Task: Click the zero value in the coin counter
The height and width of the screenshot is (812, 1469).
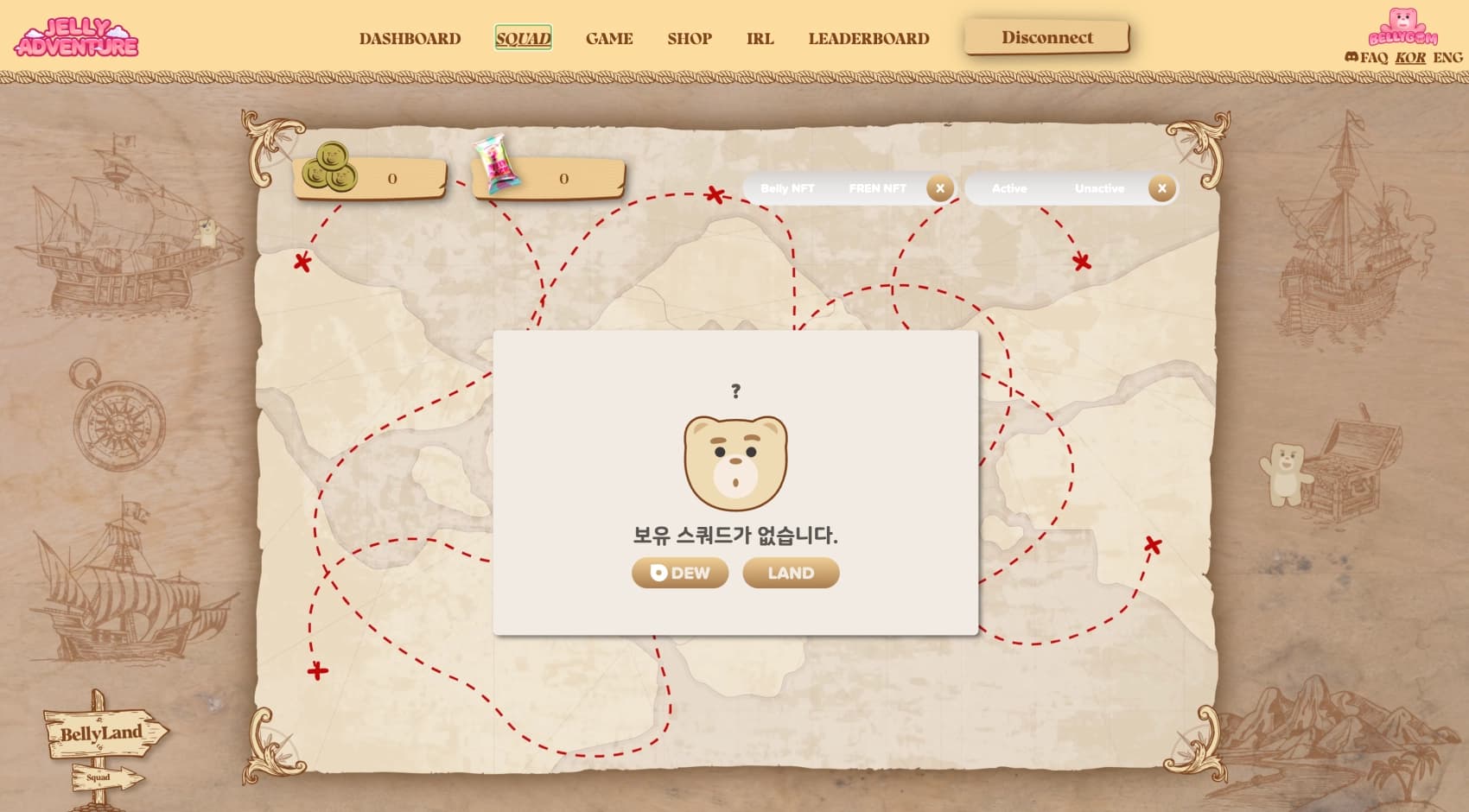Action: pos(393,179)
